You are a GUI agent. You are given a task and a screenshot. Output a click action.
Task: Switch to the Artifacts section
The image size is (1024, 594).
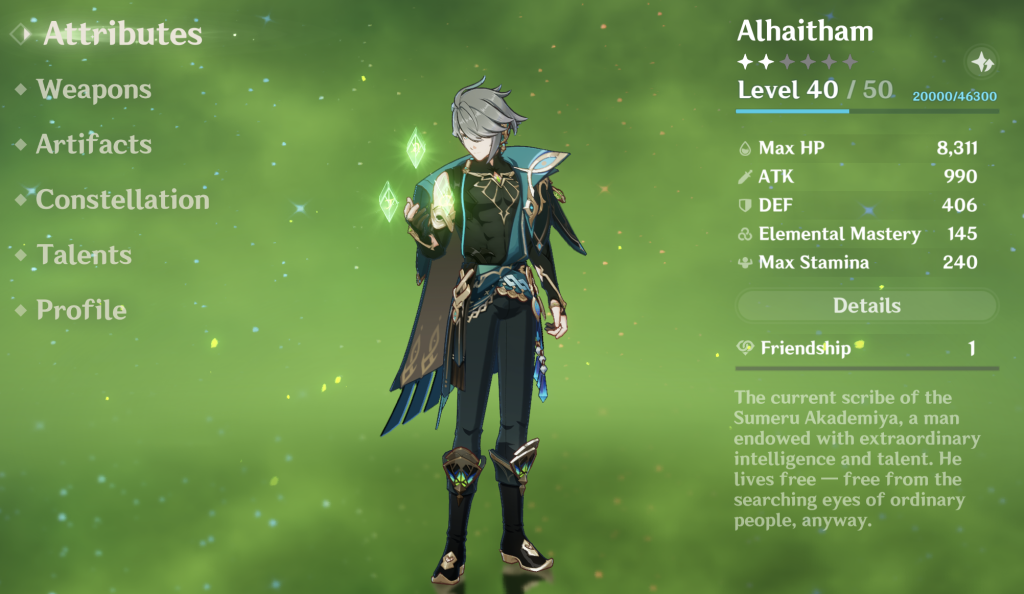94,144
